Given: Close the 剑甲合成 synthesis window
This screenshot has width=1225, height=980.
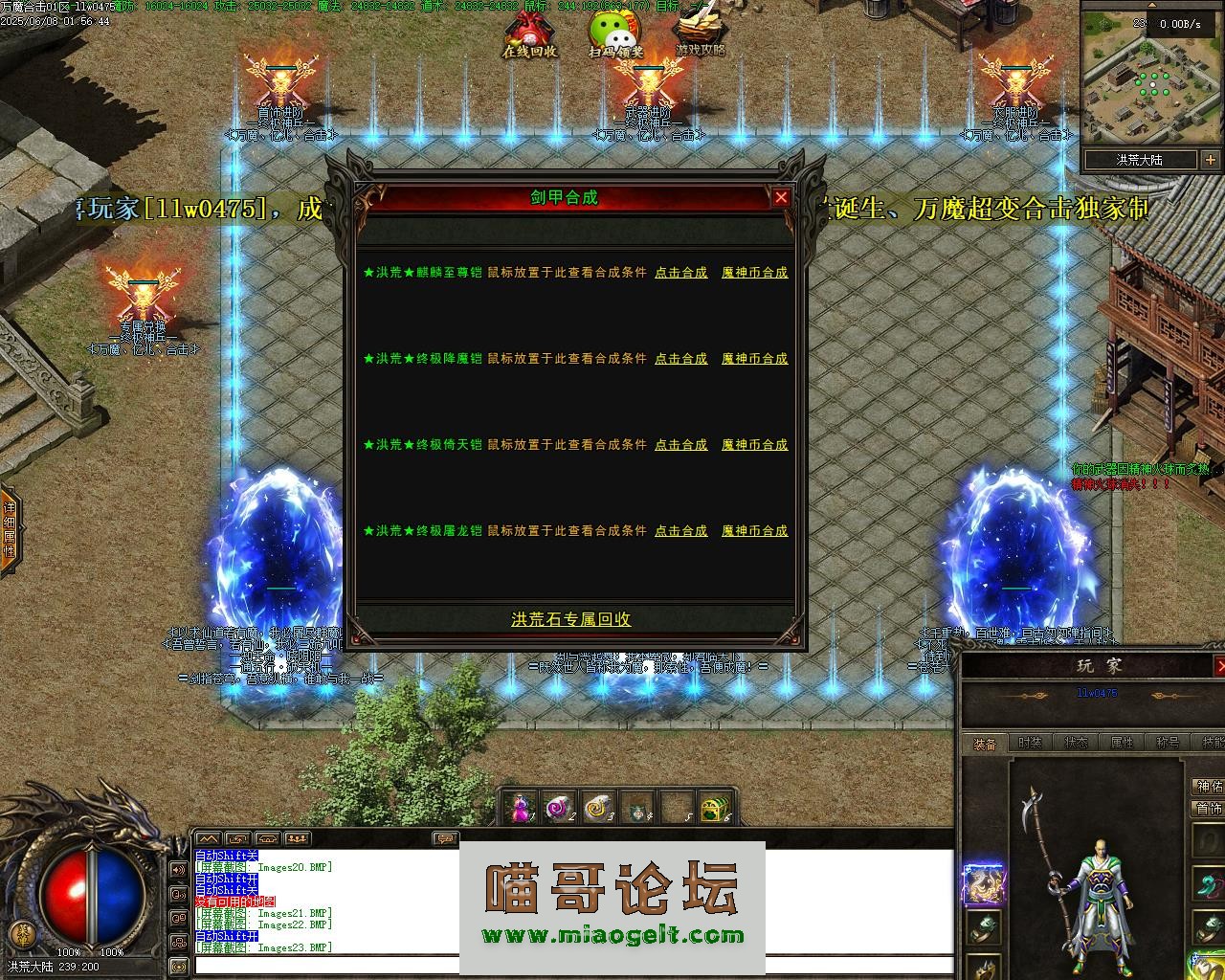Looking at the screenshot, I should pyautogui.click(x=781, y=198).
